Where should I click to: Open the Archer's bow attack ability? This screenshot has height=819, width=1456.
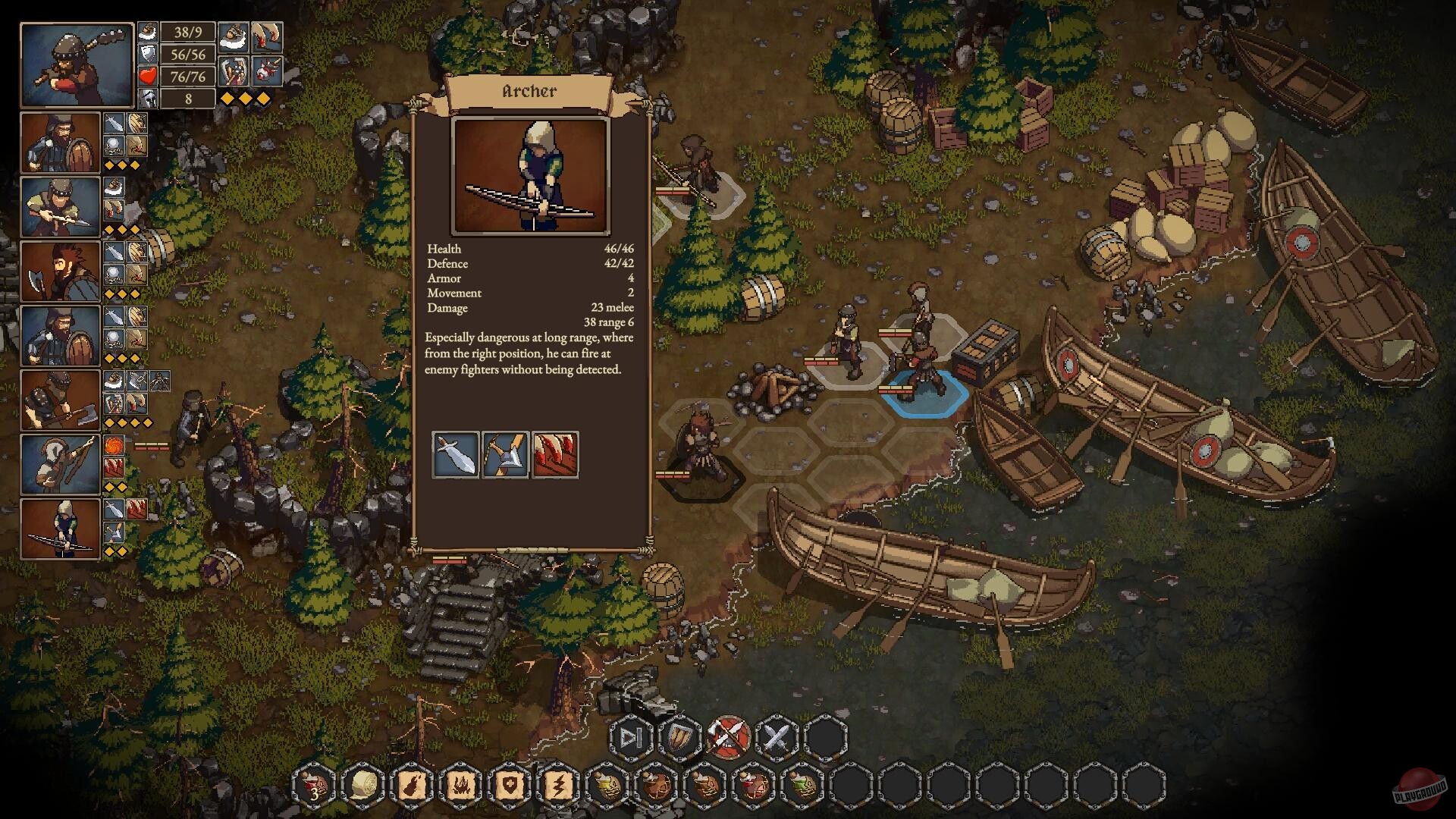507,455
